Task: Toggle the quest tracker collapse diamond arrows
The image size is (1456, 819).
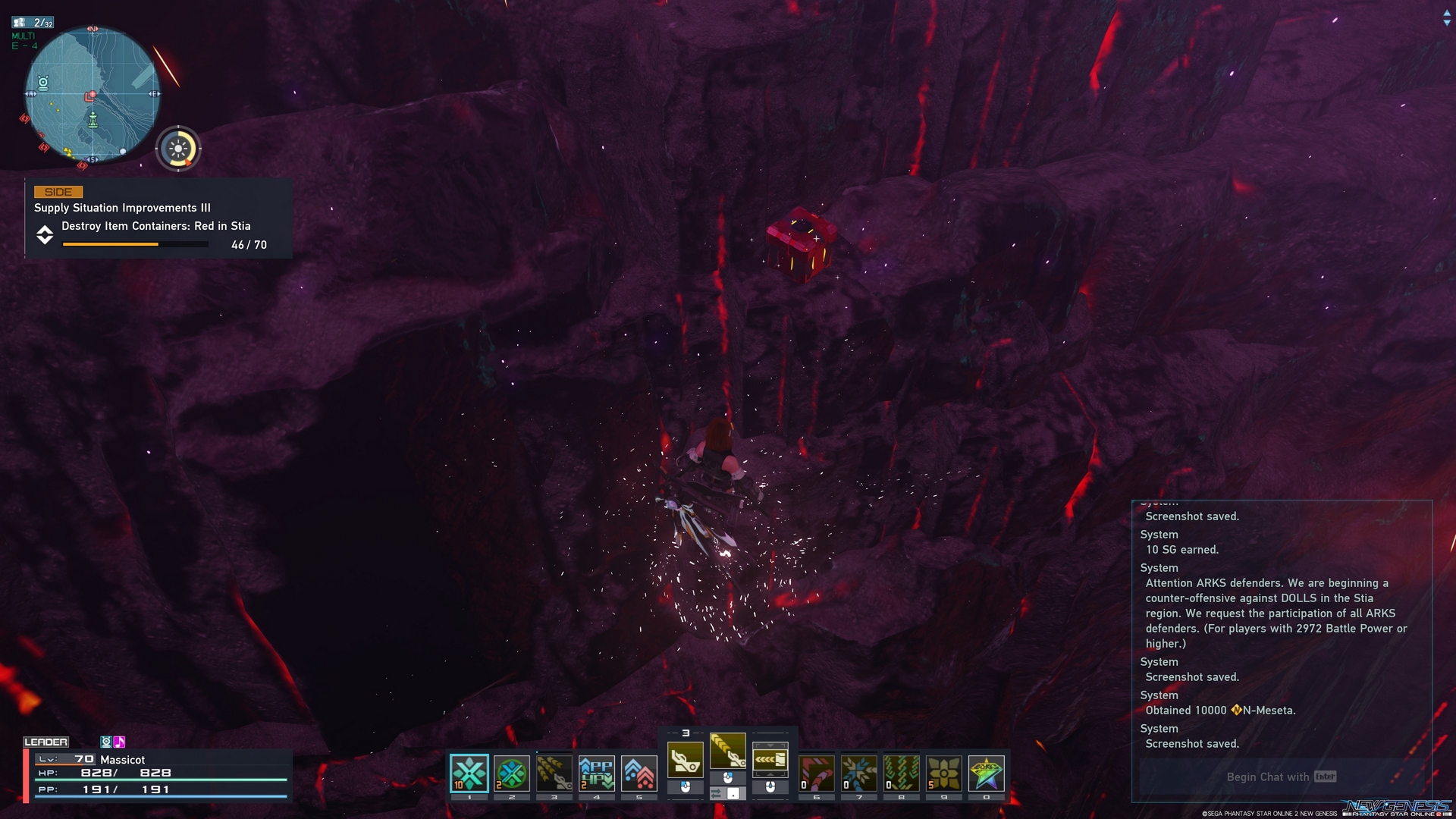Action: pyautogui.click(x=45, y=236)
